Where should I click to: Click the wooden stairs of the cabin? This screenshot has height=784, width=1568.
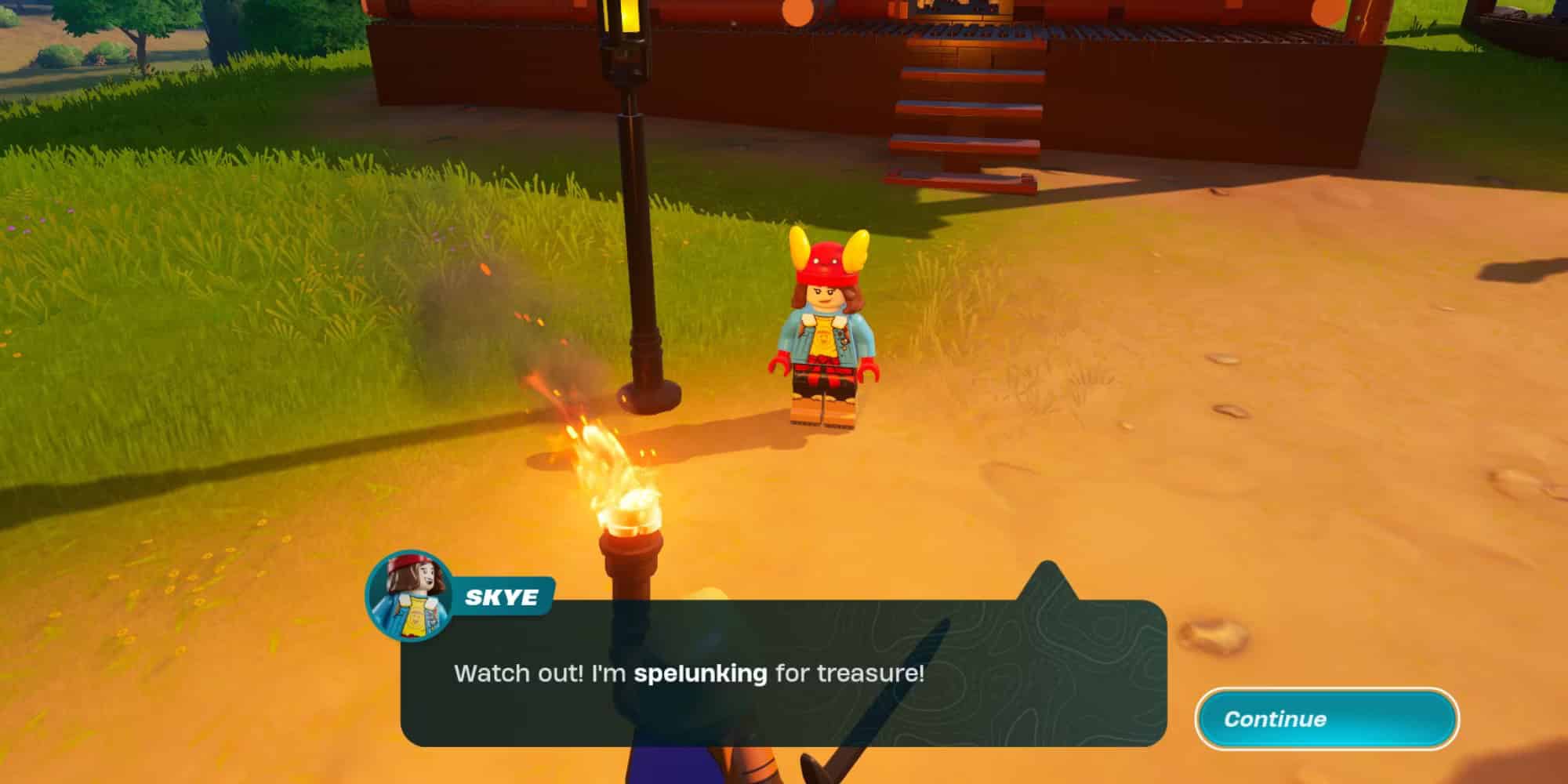(x=964, y=110)
